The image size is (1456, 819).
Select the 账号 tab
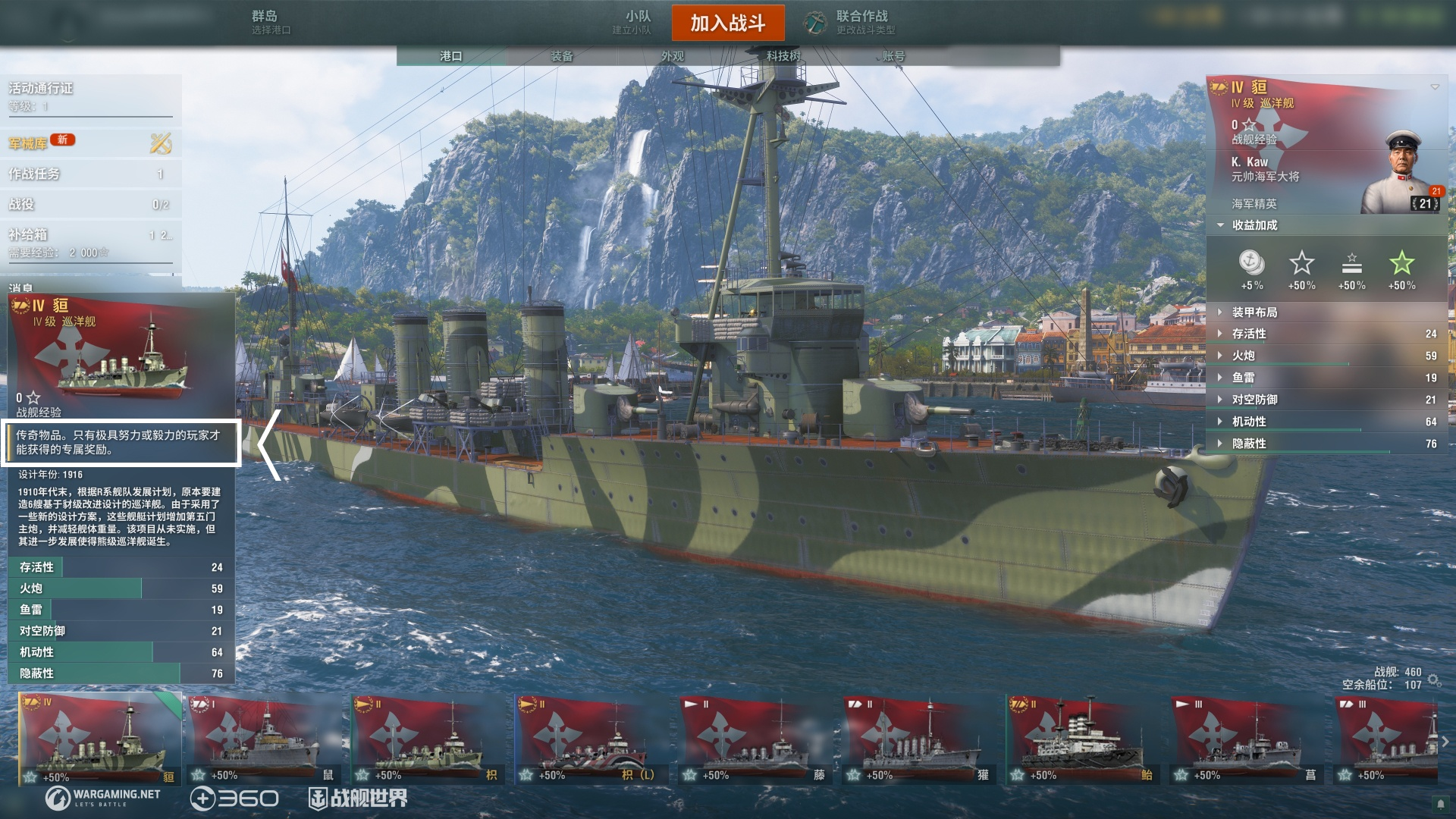click(x=893, y=56)
